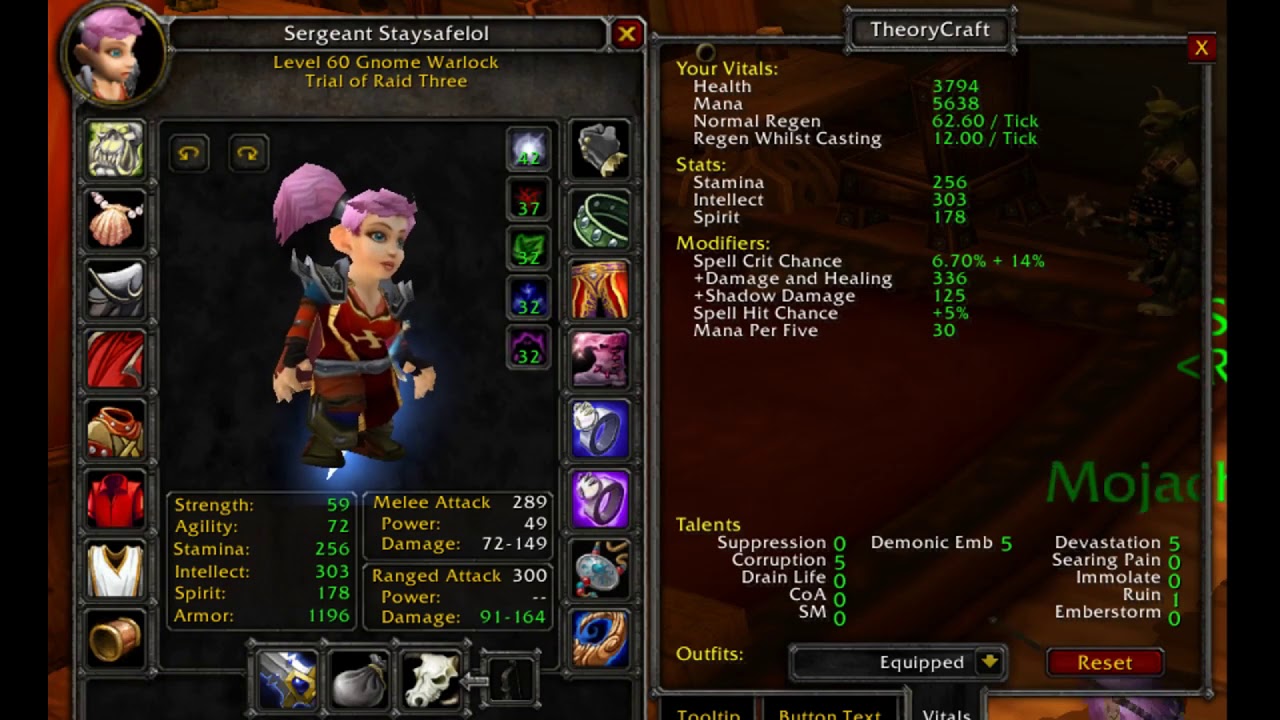Choose the red shirt slot

116,500
